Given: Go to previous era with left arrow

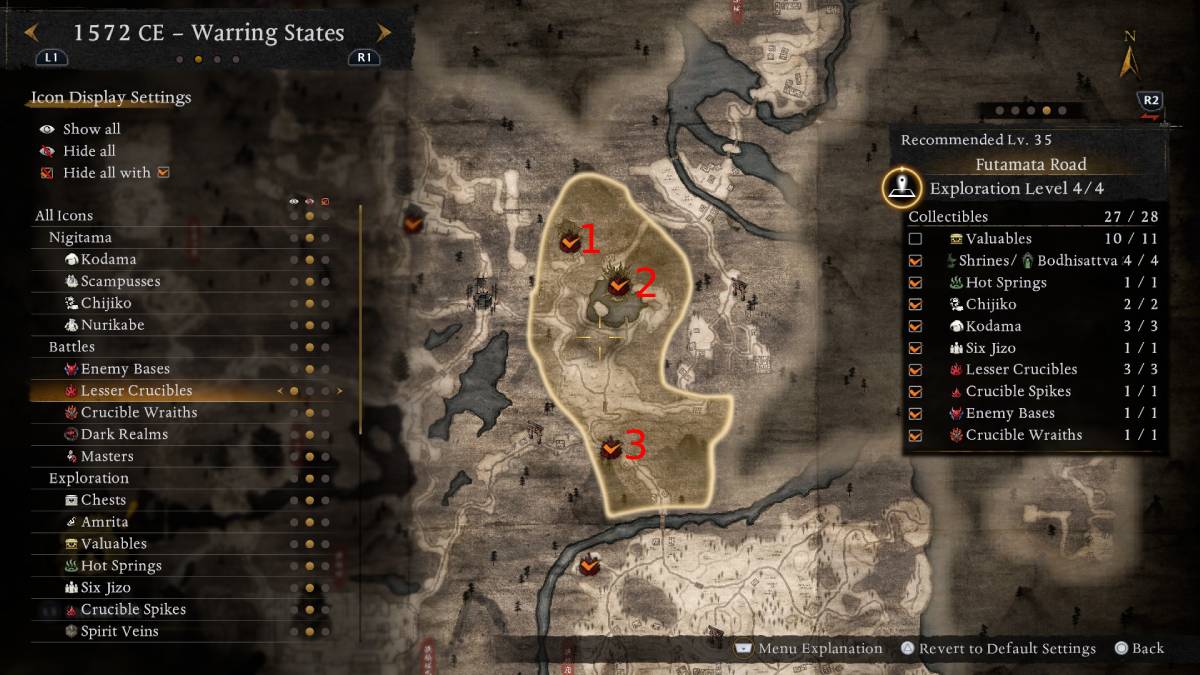Looking at the screenshot, I should point(33,33).
